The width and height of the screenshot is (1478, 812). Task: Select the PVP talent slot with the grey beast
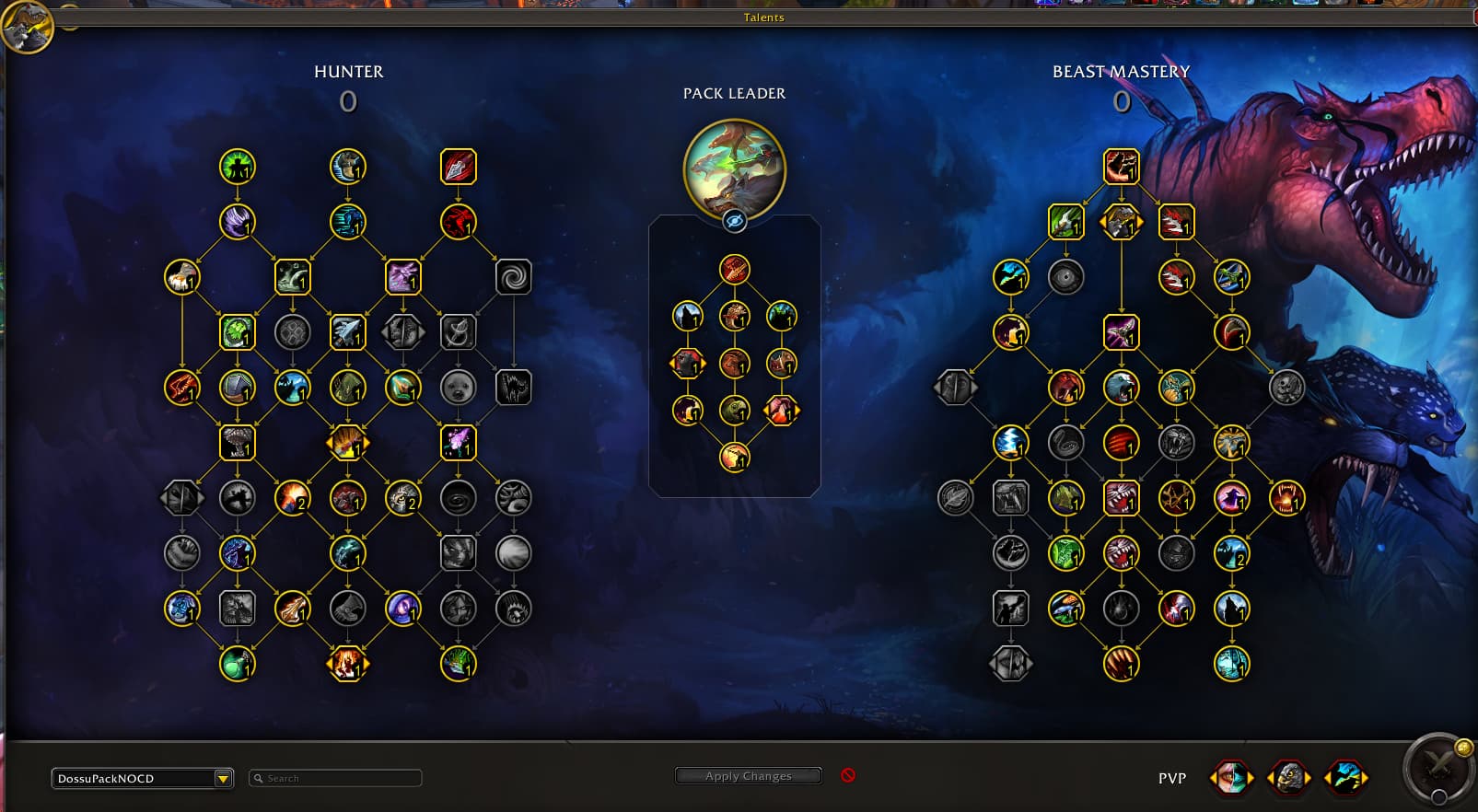[x=1288, y=778]
